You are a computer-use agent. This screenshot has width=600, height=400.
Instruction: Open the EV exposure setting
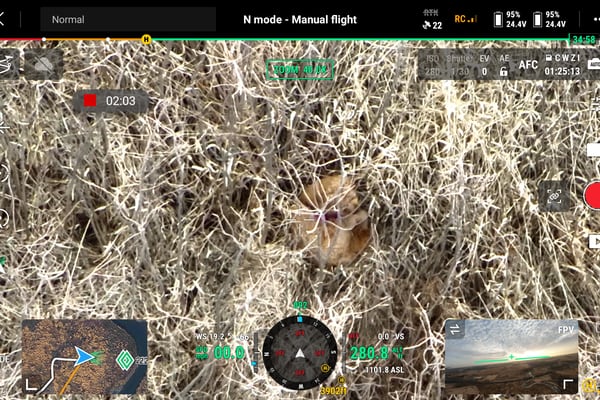[x=484, y=66]
